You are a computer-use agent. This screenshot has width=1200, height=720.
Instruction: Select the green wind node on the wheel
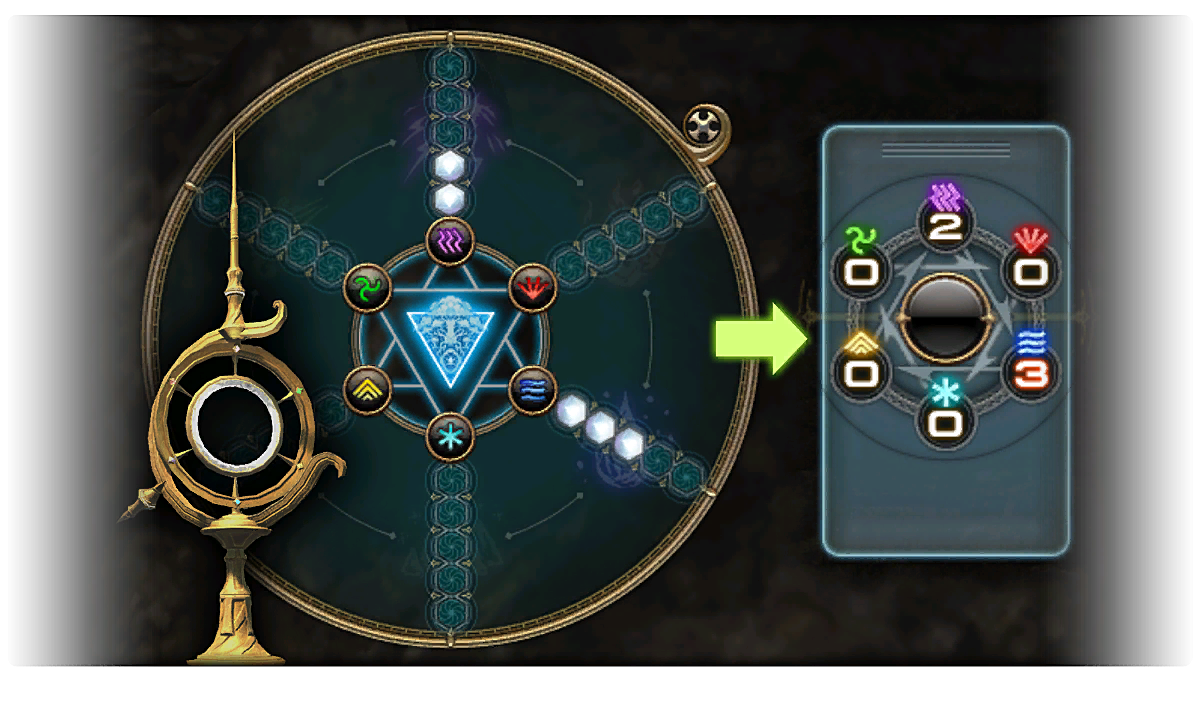coord(366,289)
